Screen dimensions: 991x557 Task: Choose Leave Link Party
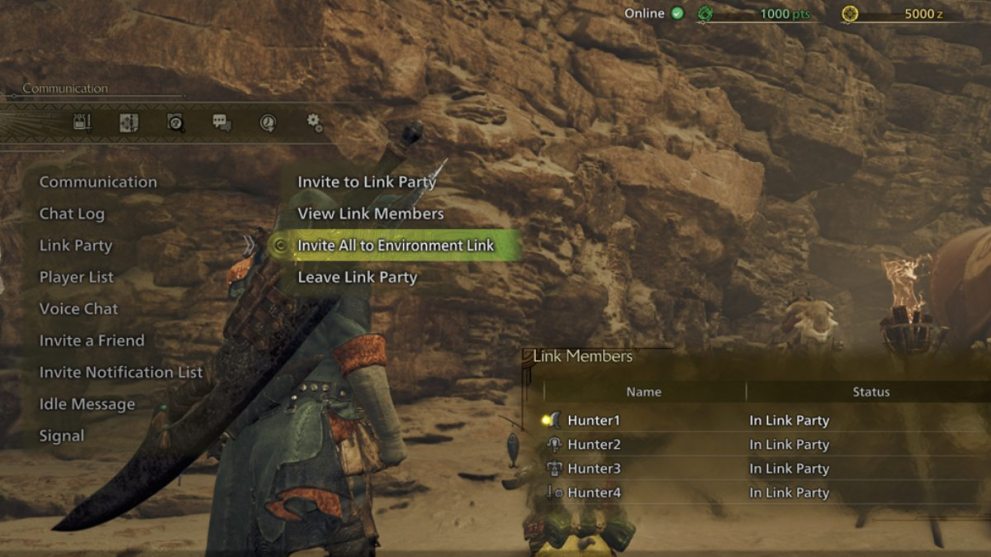tap(357, 277)
